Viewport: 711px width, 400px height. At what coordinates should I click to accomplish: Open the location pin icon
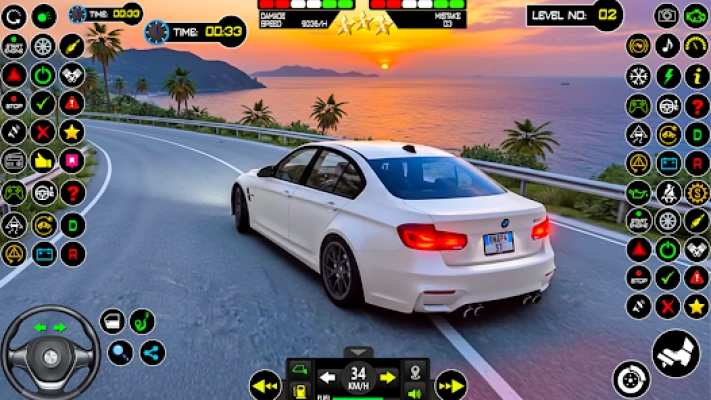coord(415,371)
